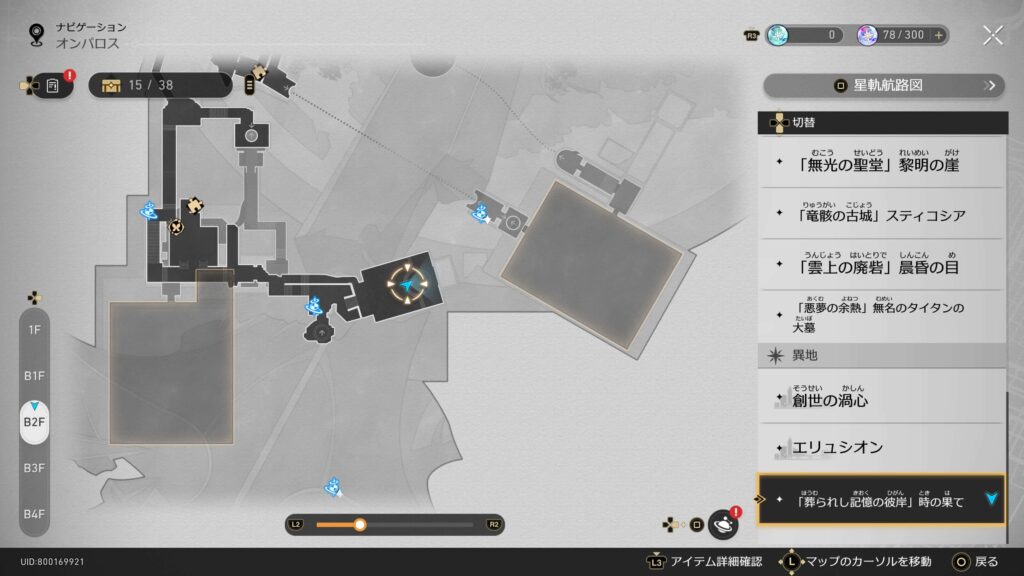Image resolution: width=1024 pixels, height=576 pixels.
Task: Switch to floor 1F
Action: click(x=34, y=329)
